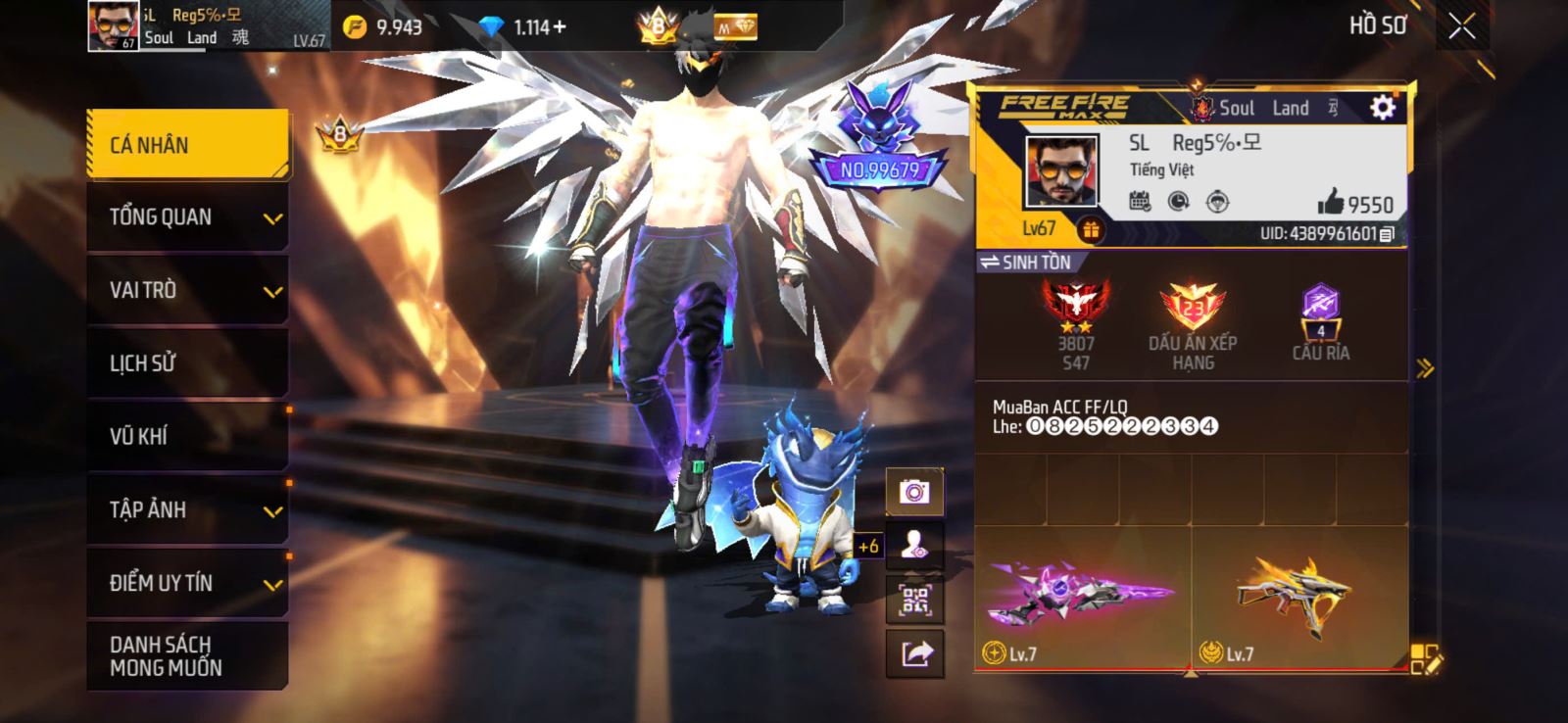Open the TẬP ẢNH album section

coord(187,509)
